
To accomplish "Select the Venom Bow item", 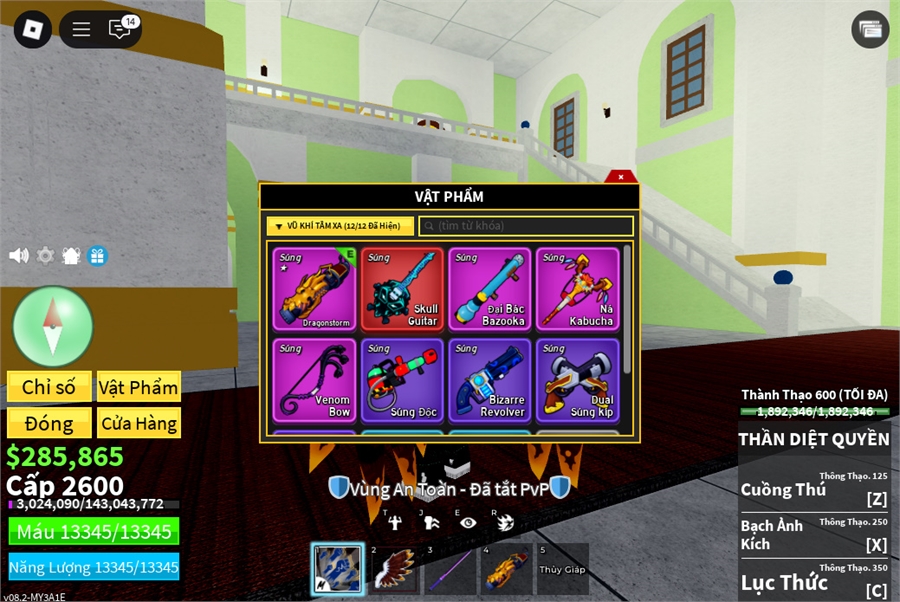I will (x=313, y=380).
